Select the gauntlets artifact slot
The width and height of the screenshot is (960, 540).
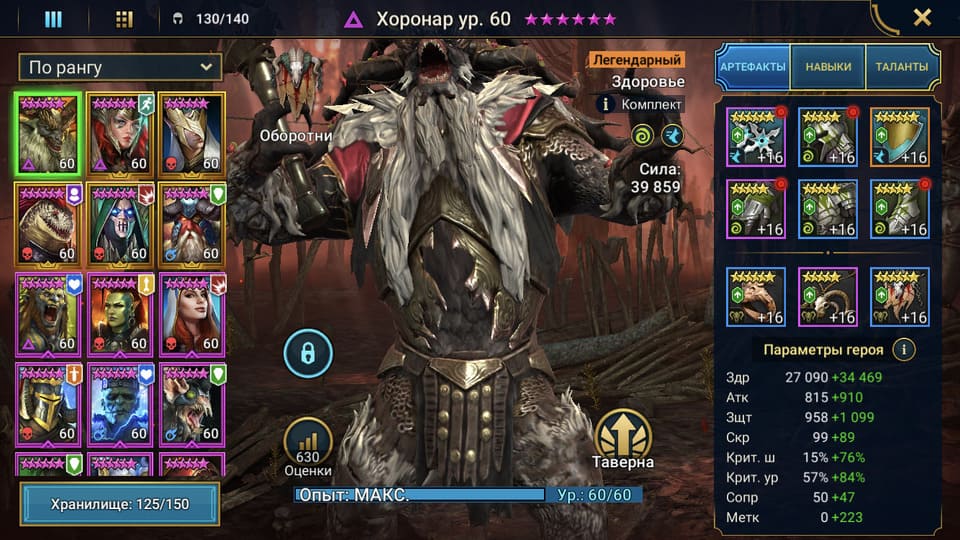click(x=756, y=209)
